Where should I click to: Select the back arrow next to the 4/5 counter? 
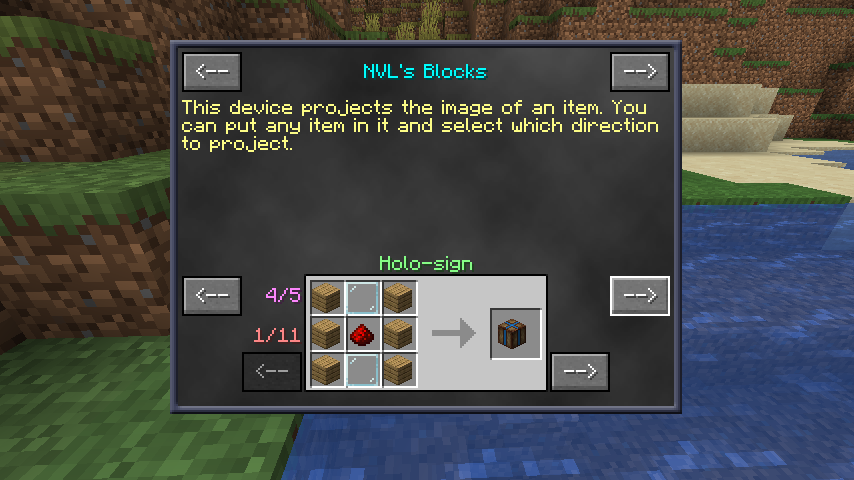212,296
